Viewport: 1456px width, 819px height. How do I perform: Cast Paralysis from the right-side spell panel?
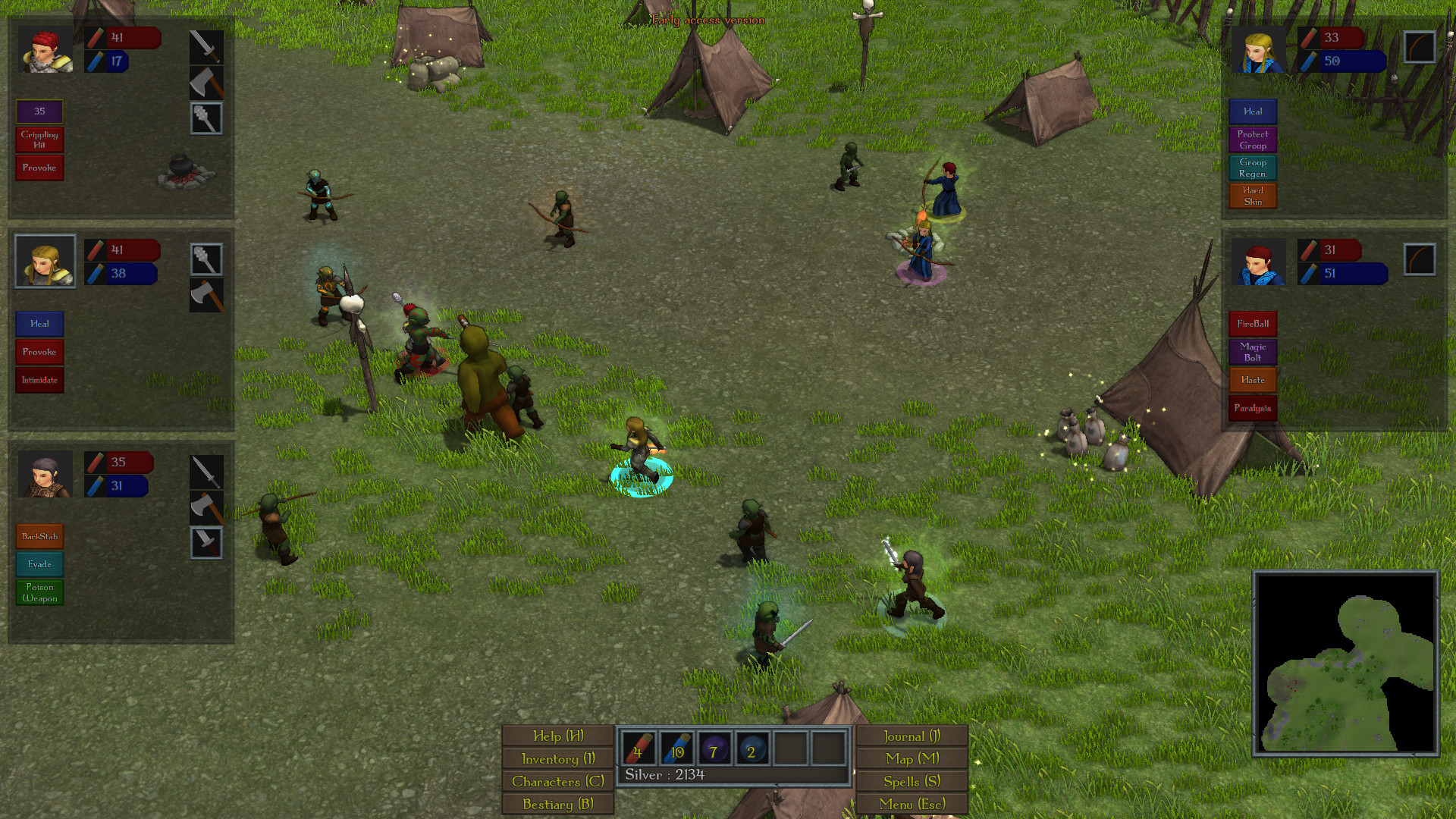point(1252,407)
